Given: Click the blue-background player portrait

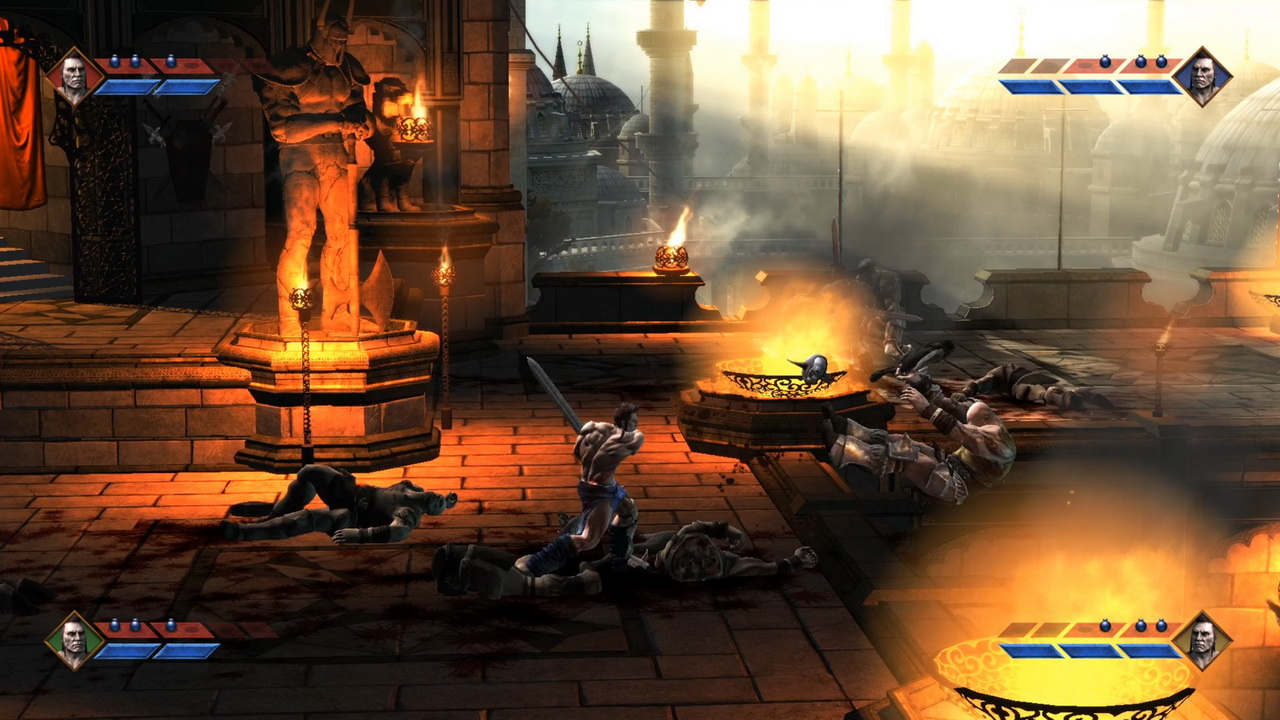Looking at the screenshot, I should pos(1201,76).
